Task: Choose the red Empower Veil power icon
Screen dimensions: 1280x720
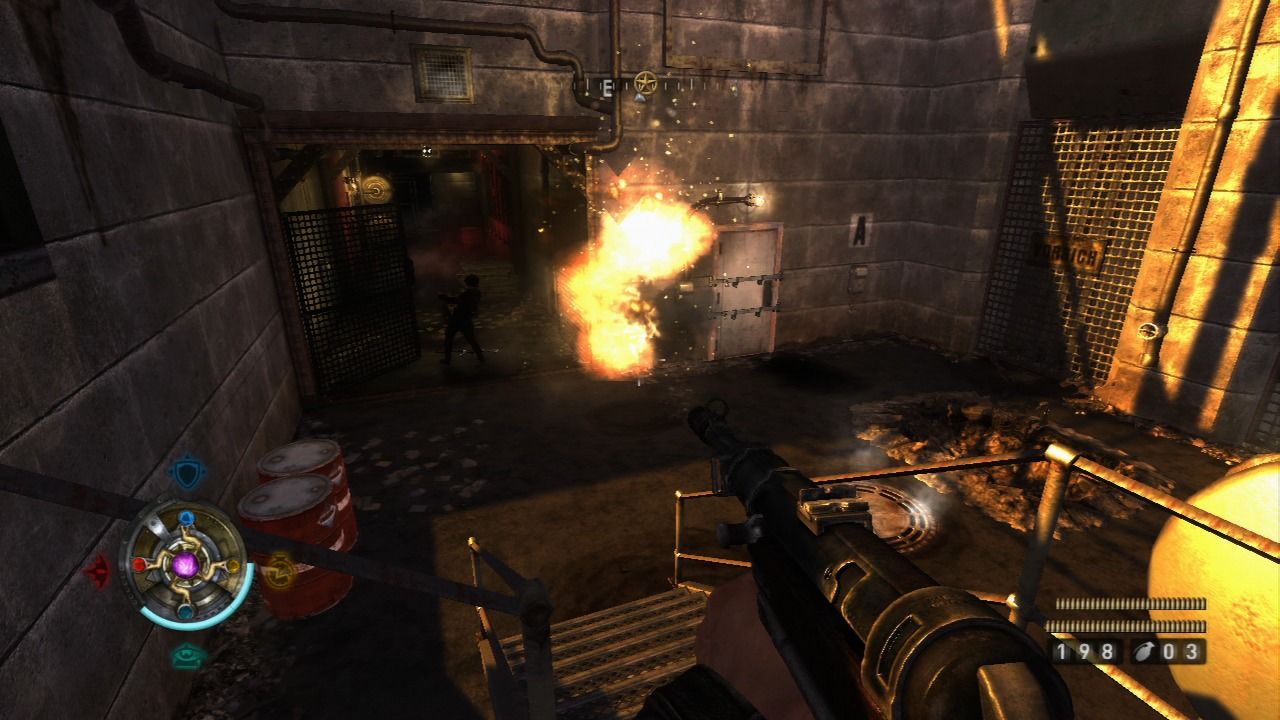Action: click(99, 570)
